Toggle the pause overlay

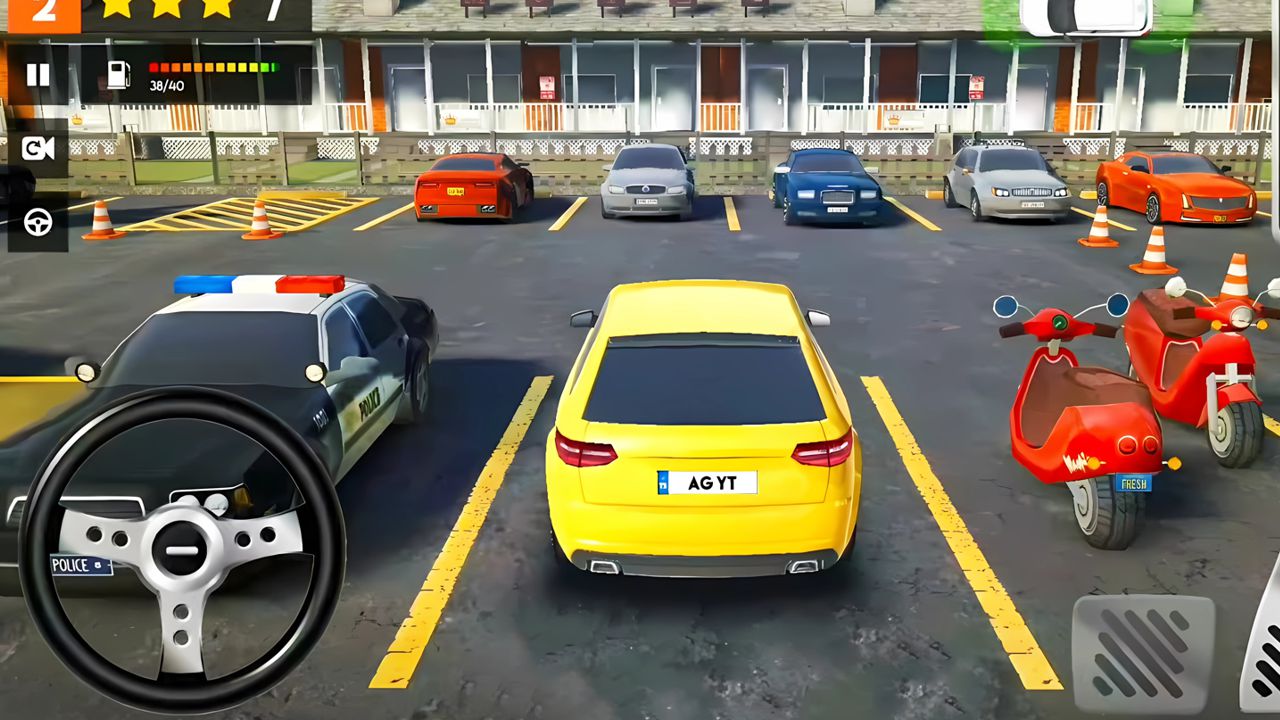(x=39, y=74)
